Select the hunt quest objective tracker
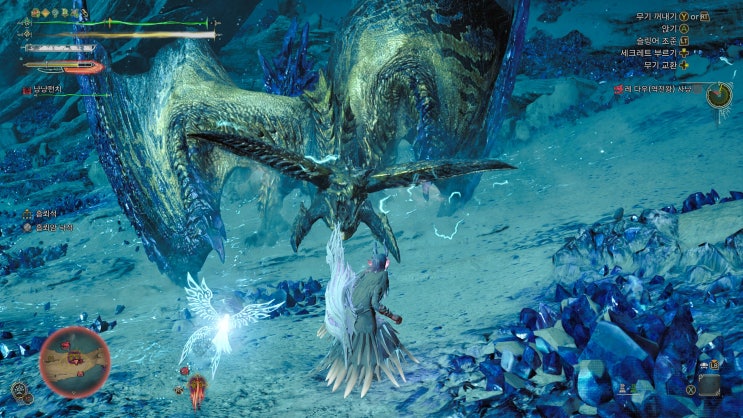743x418 pixels. point(657,88)
